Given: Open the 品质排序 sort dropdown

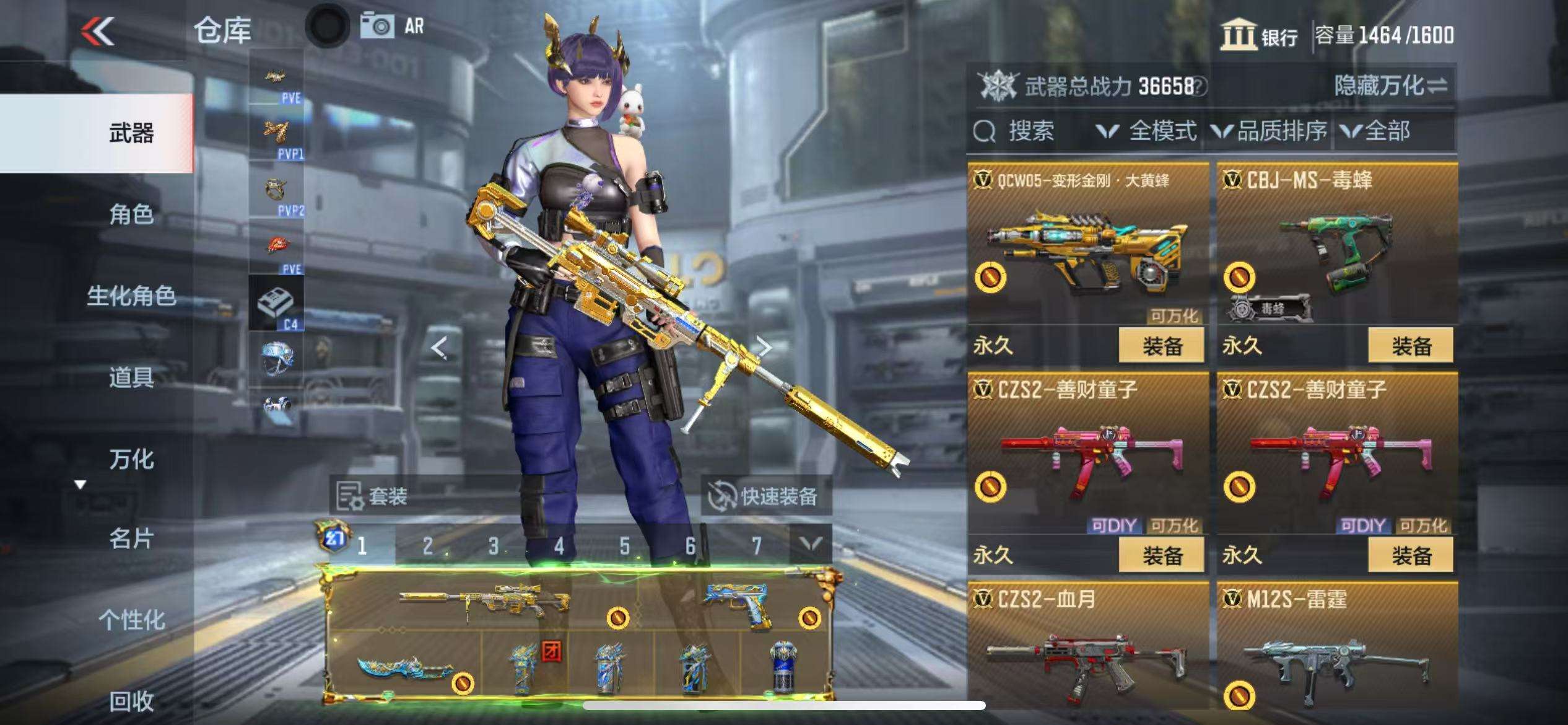Looking at the screenshot, I should (1270, 131).
